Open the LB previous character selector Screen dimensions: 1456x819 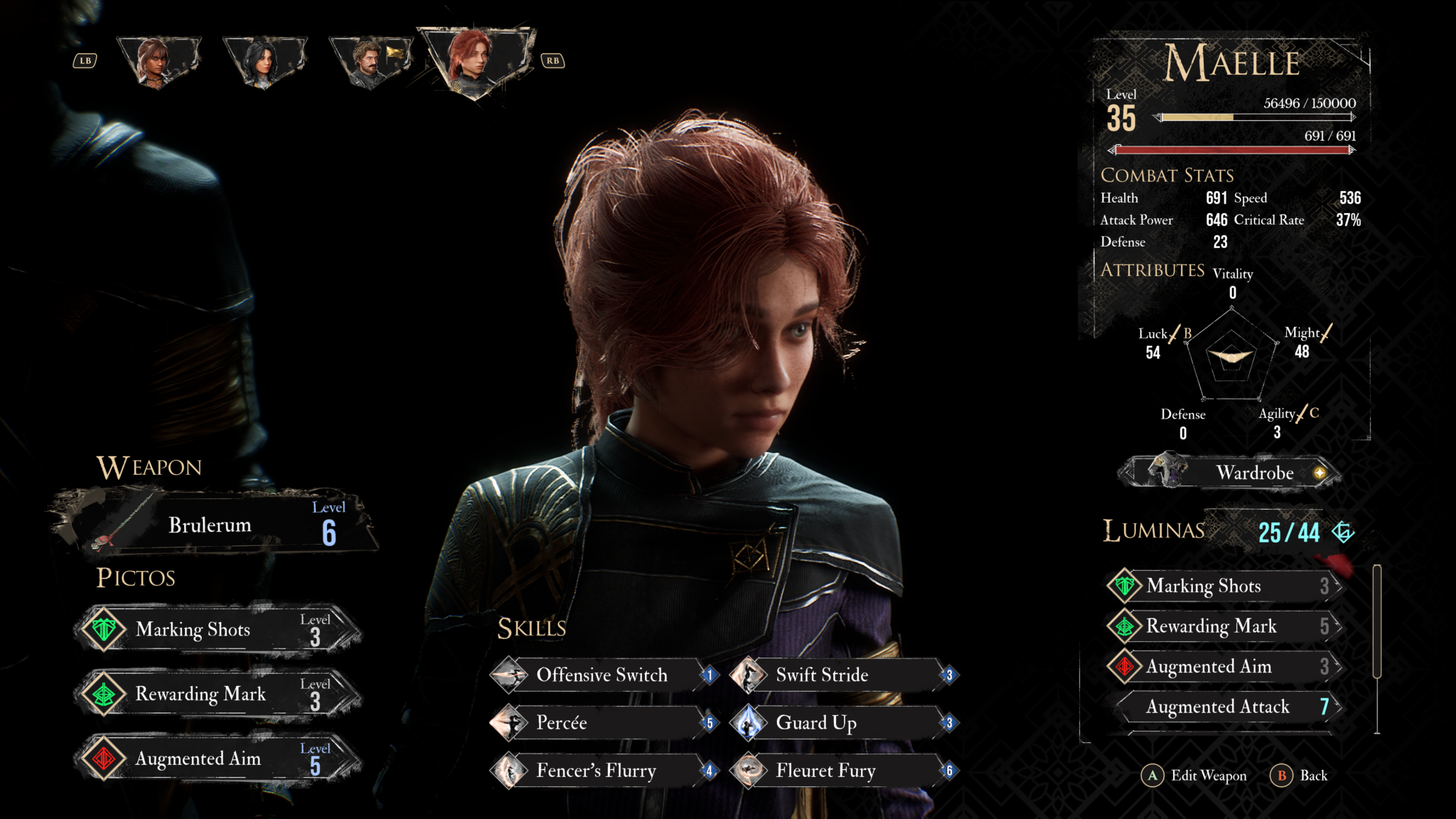point(85,59)
